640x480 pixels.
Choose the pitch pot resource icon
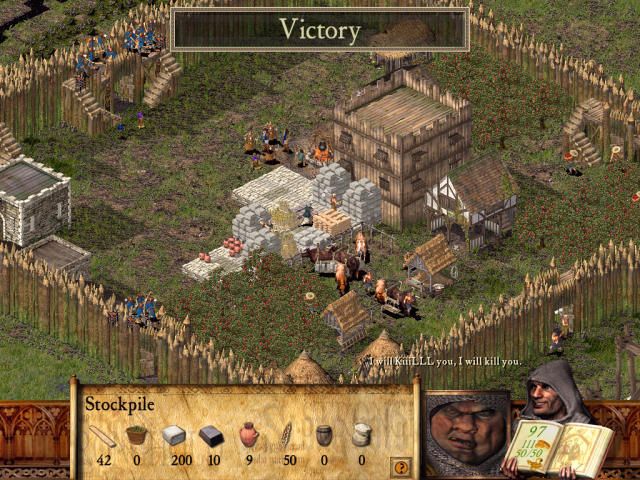[x=249, y=435]
